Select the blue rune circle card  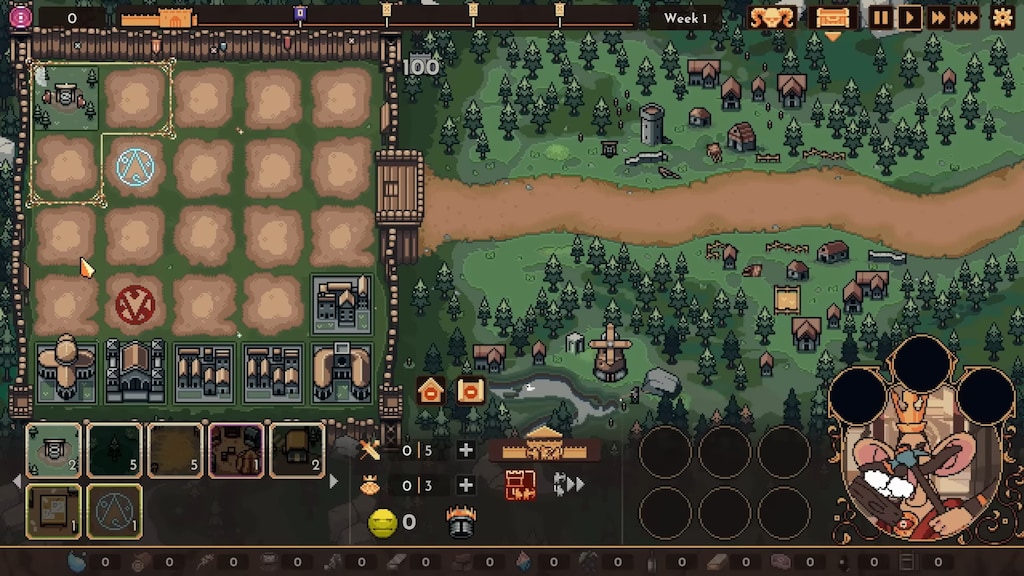tap(114, 511)
